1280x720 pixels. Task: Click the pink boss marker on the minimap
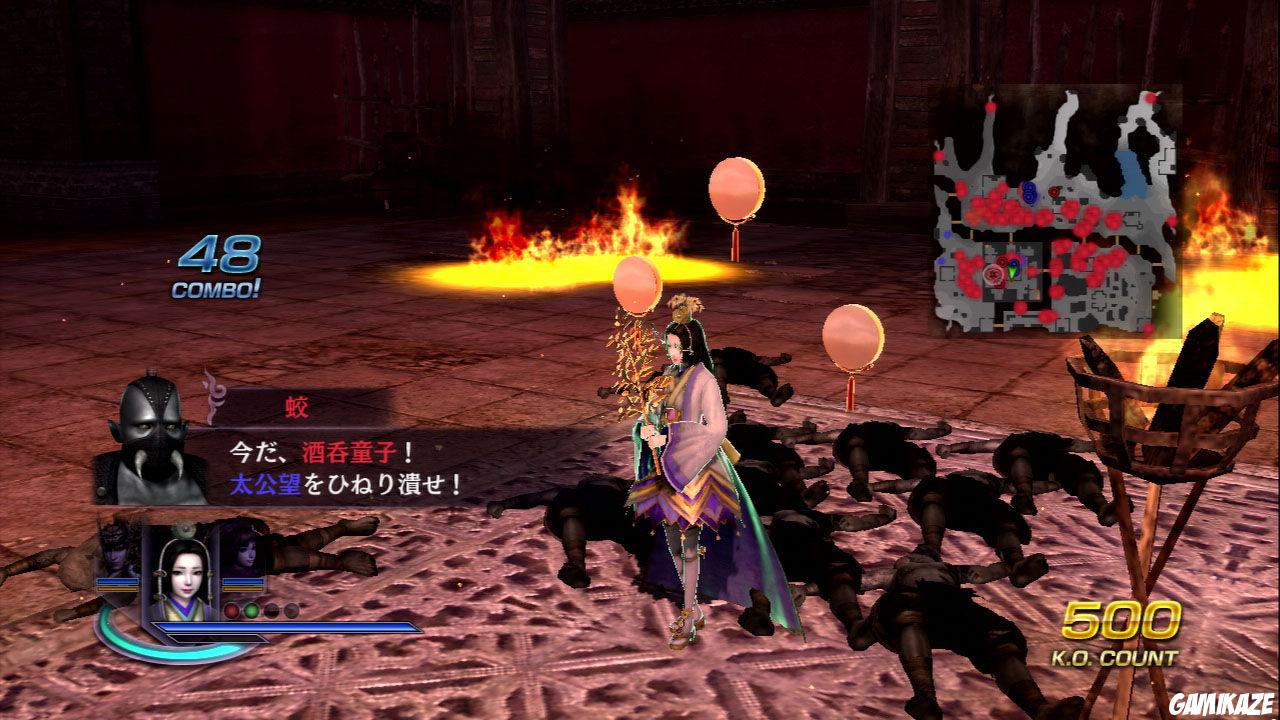[993, 273]
